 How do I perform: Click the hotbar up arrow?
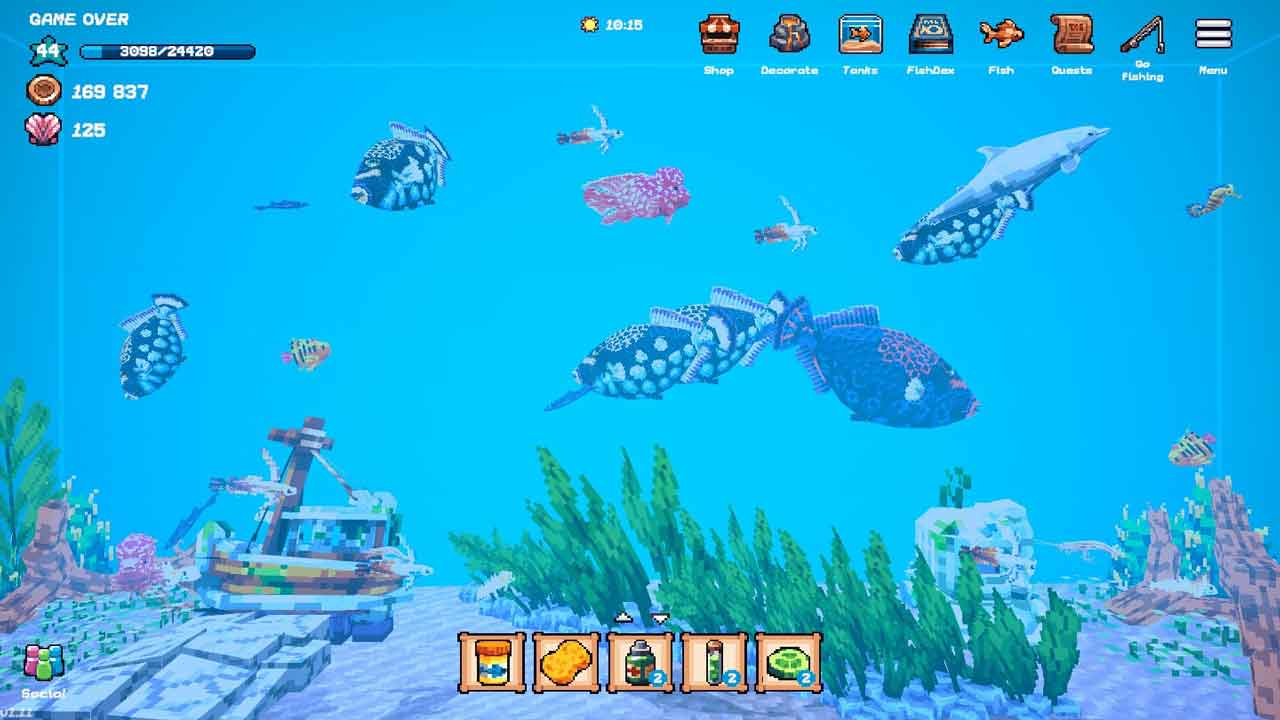pos(623,618)
